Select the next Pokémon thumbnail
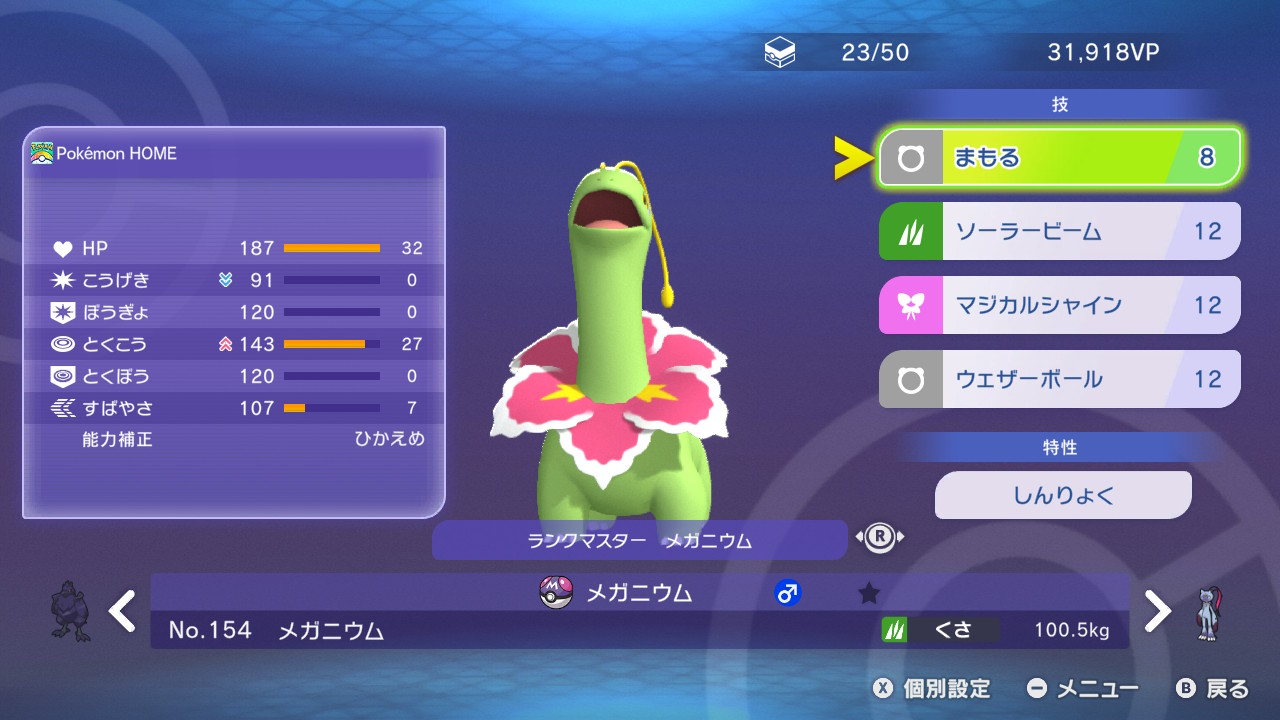Viewport: 1280px width, 720px height. pos(1208,612)
